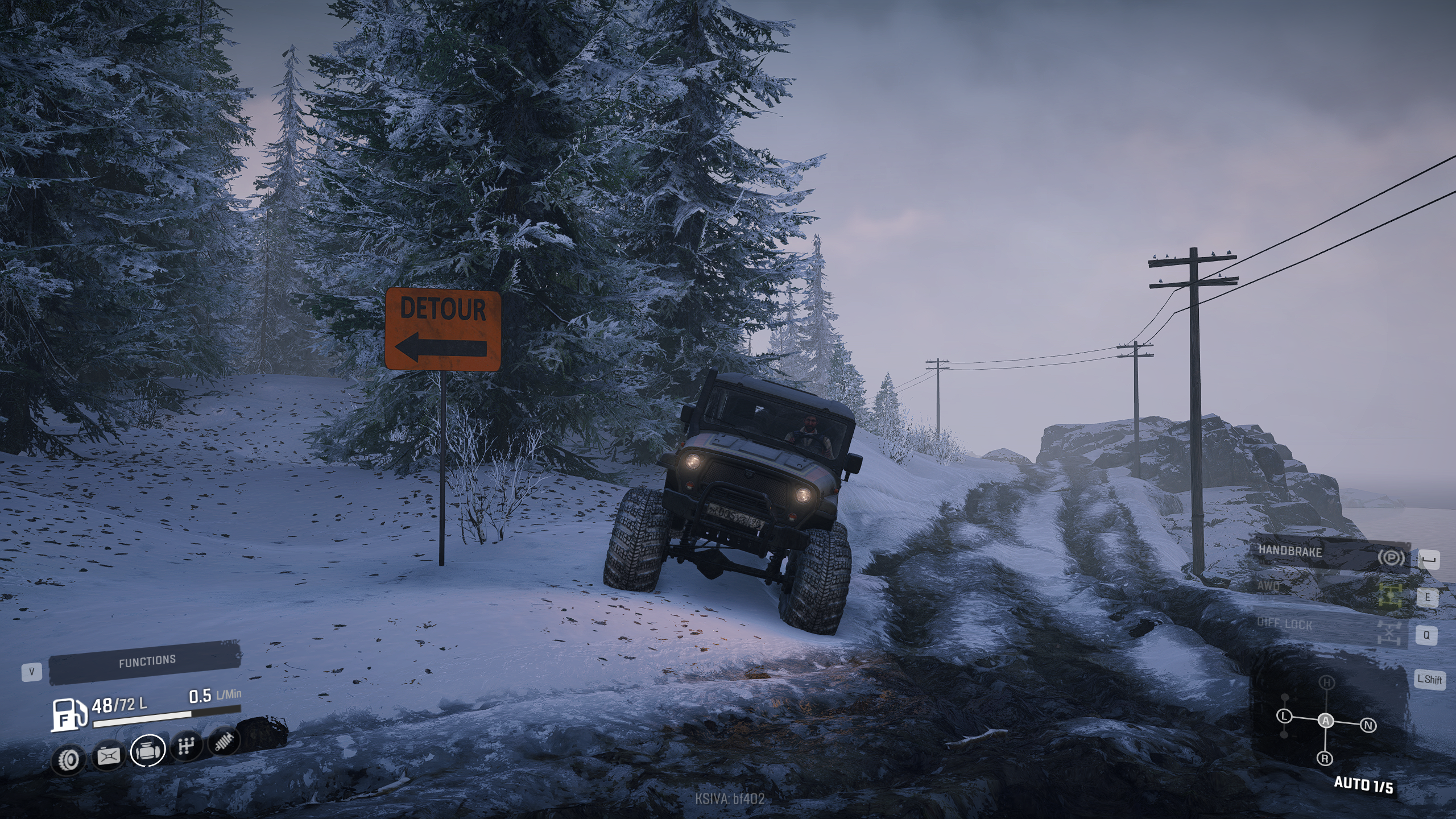Select the highlighted engine status icon
This screenshot has width=1456, height=819.
[148, 750]
